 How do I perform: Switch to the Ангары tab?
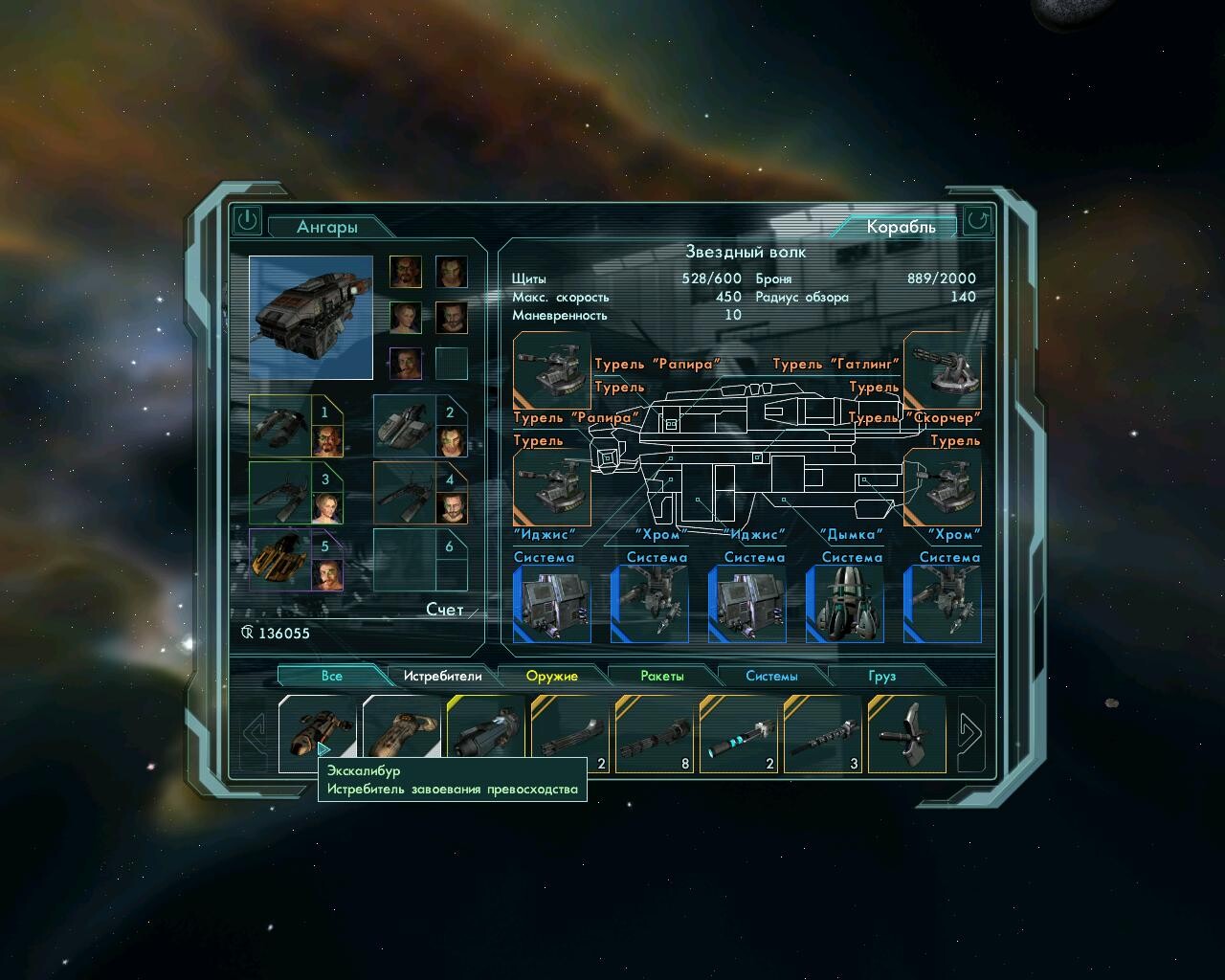[327, 227]
